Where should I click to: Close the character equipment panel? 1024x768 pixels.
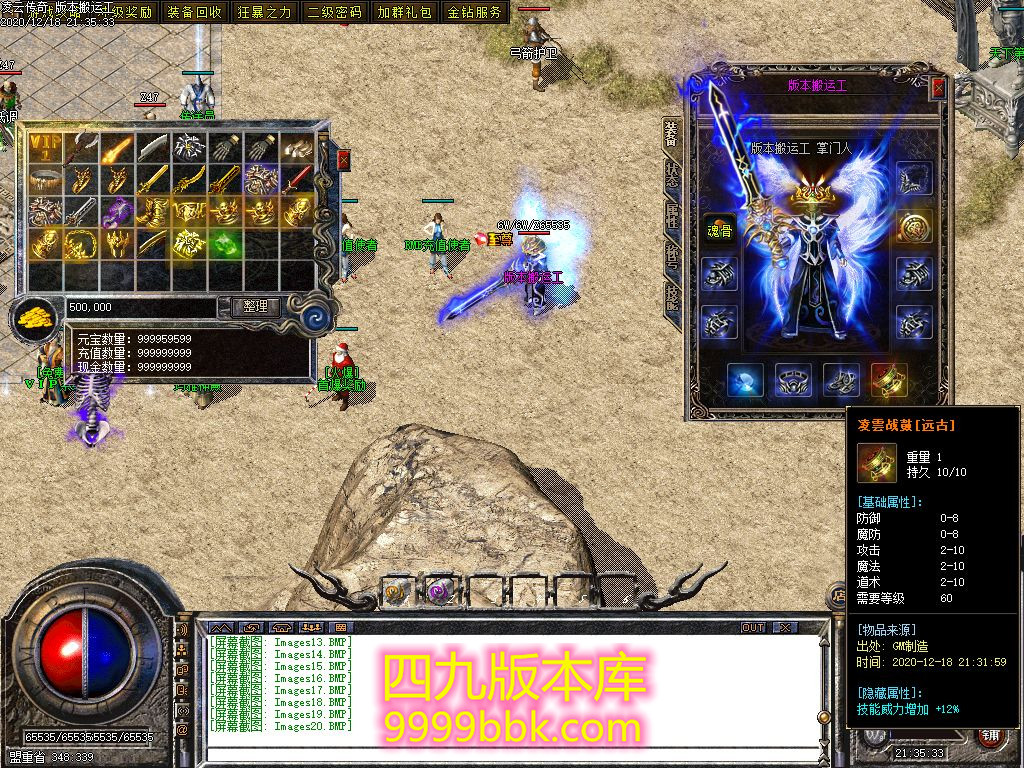938,87
